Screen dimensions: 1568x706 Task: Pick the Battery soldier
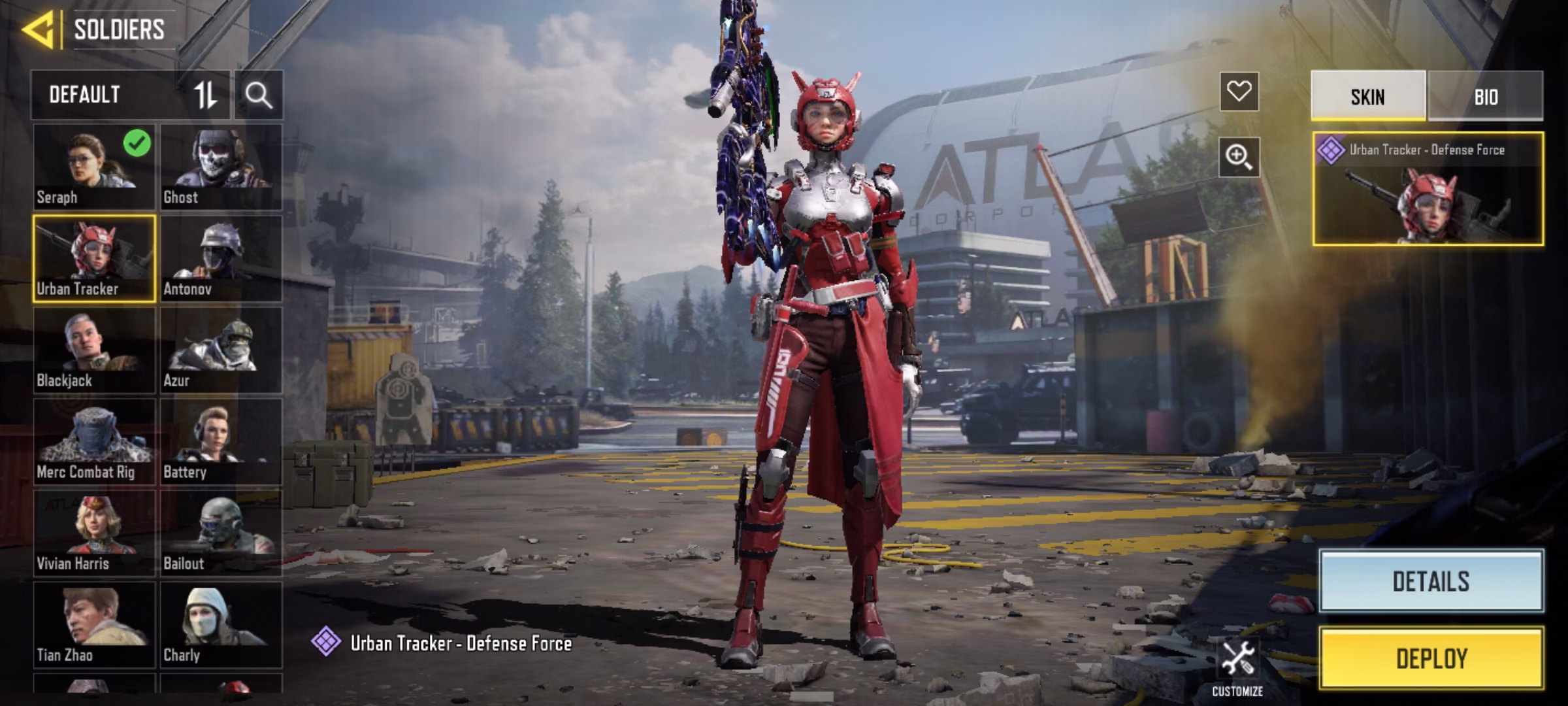click(221, 442)
